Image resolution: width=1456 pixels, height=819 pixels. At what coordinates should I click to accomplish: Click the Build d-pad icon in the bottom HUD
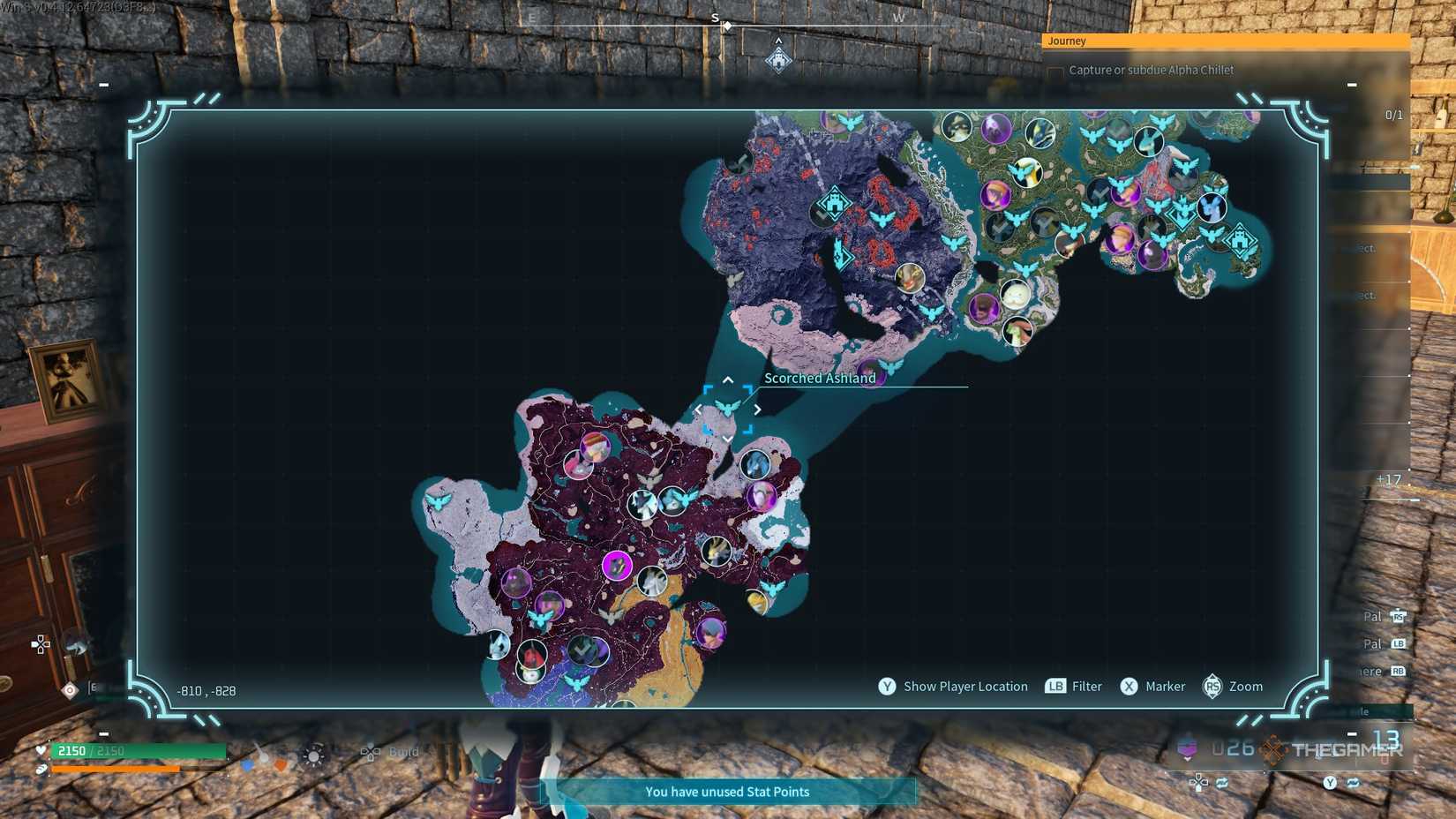[371, 752]
